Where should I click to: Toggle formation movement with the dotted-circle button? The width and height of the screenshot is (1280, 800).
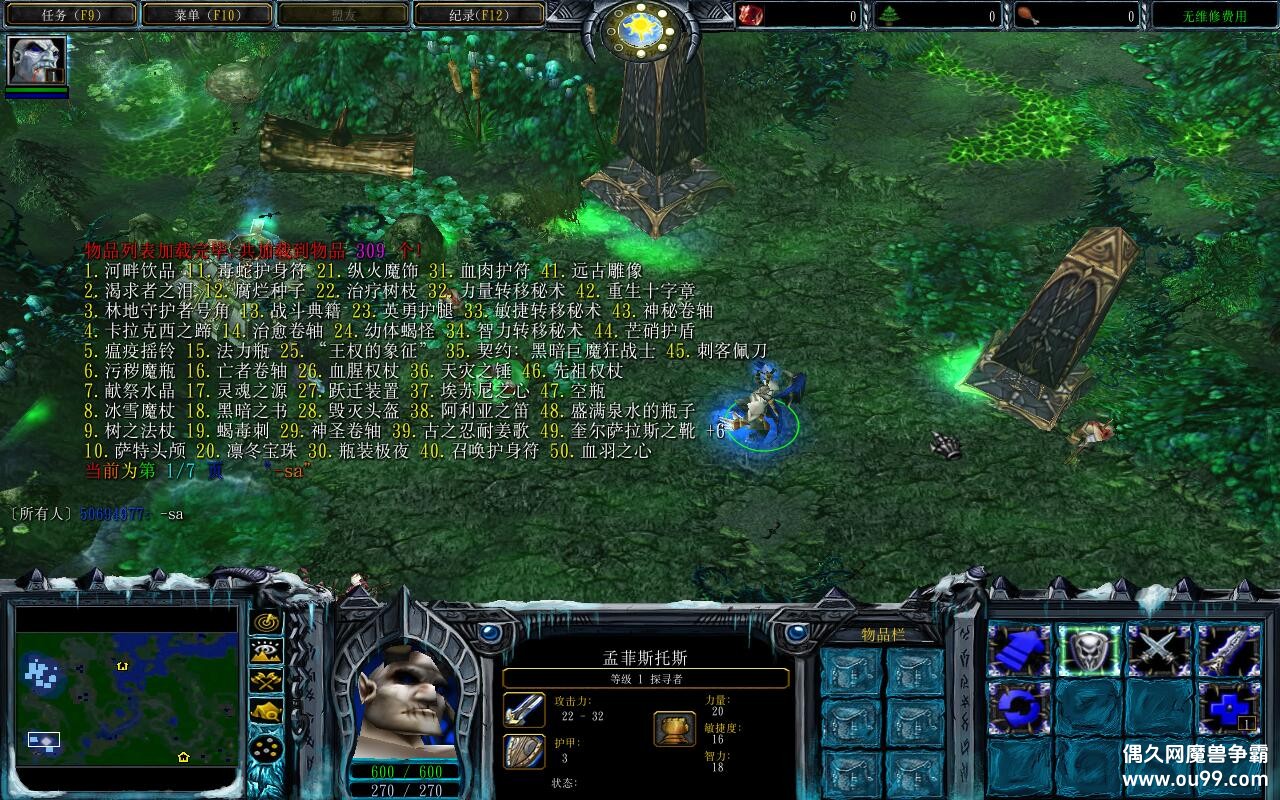266,746
